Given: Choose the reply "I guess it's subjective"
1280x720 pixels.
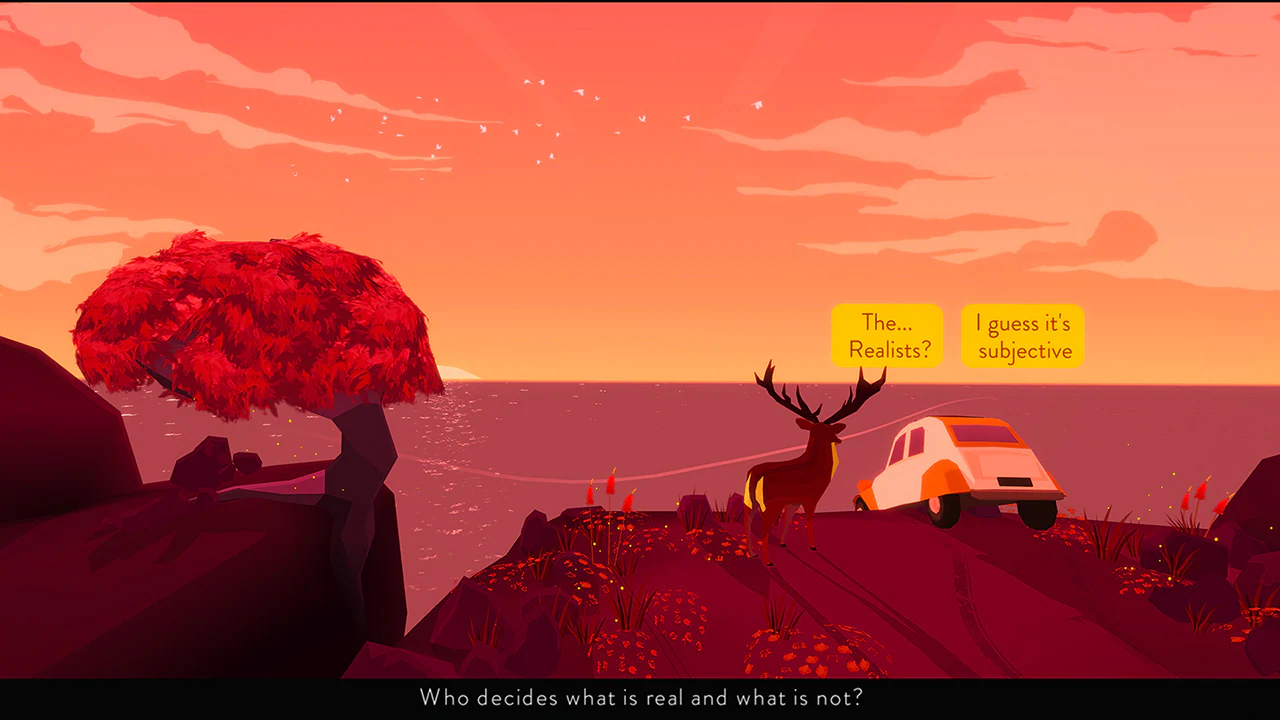Looking at the screenshot, I should click(1022, 336).
